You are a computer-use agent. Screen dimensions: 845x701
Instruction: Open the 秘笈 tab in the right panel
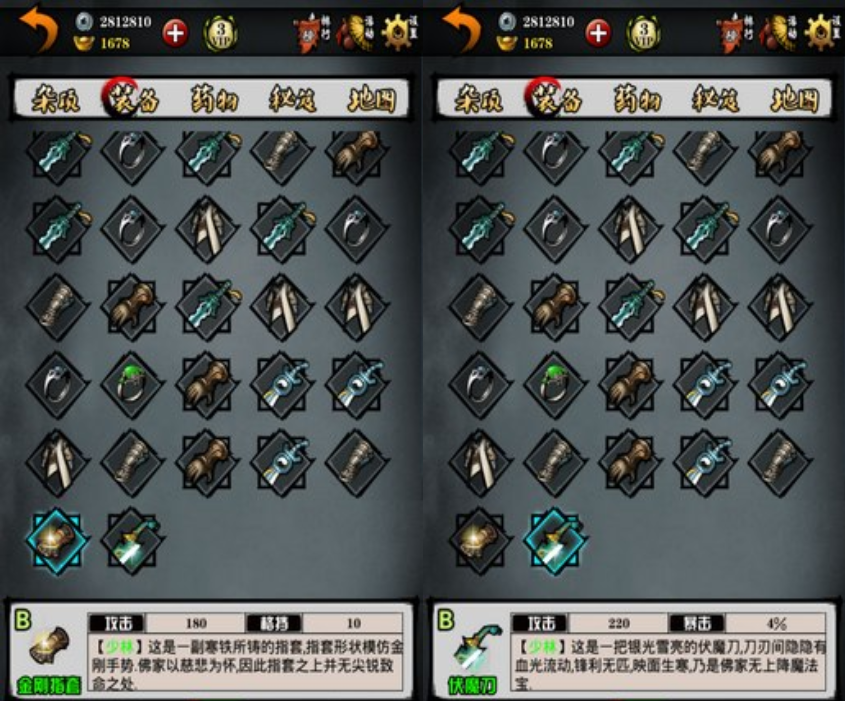(x=715, y=100)
